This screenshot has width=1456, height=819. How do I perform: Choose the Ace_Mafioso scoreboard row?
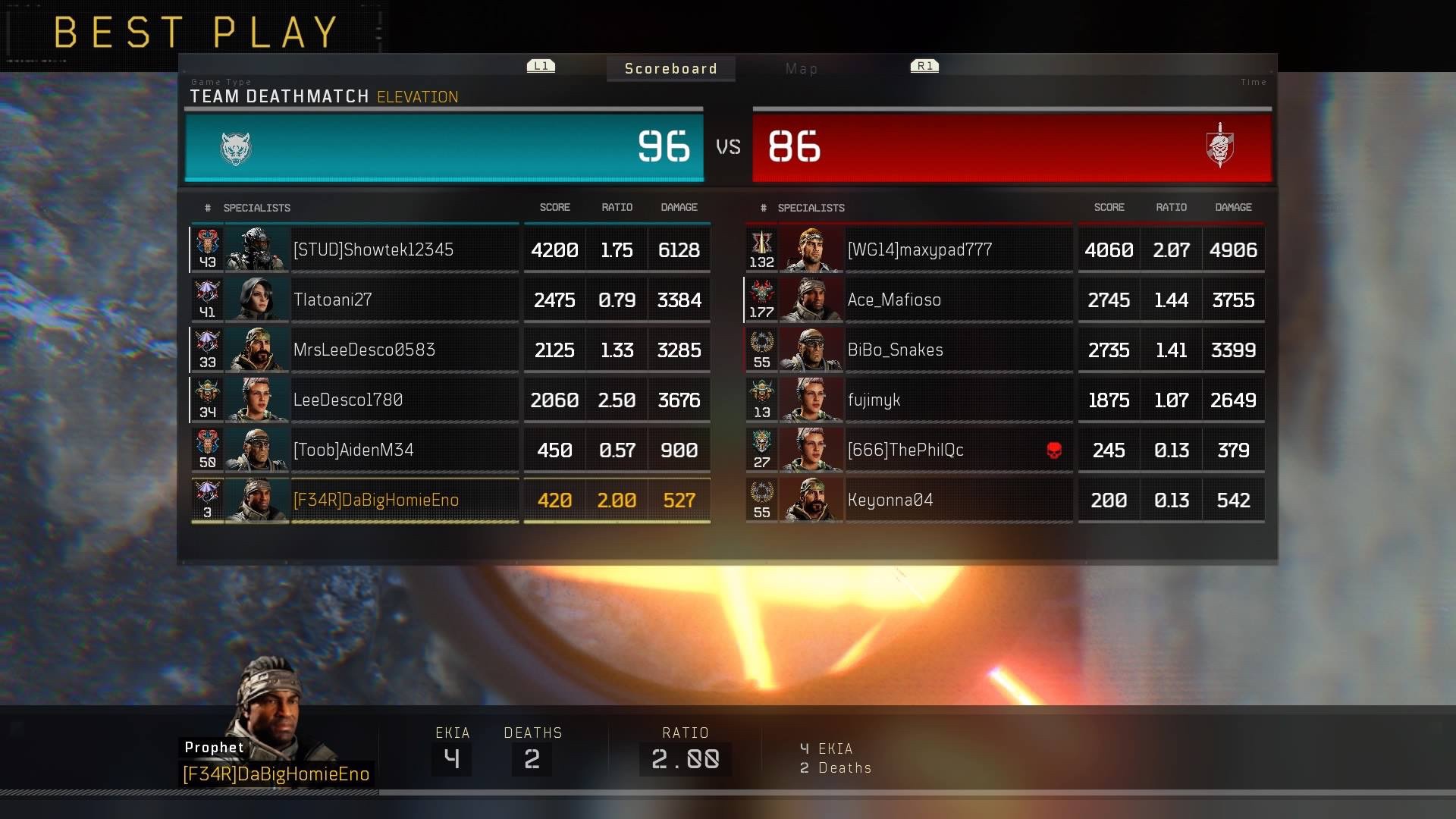click(894, 300)
